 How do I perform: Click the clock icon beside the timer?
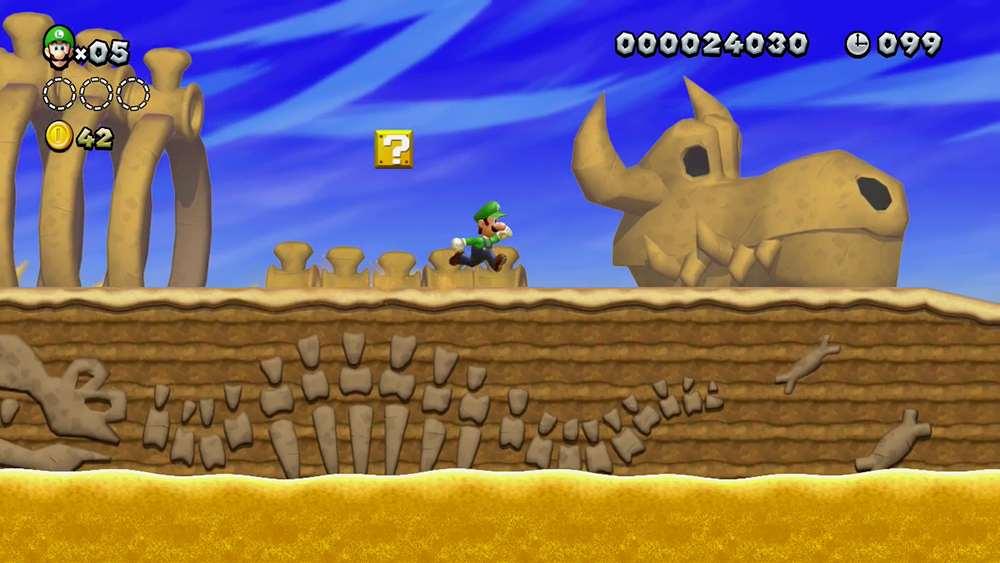point(857,44)
